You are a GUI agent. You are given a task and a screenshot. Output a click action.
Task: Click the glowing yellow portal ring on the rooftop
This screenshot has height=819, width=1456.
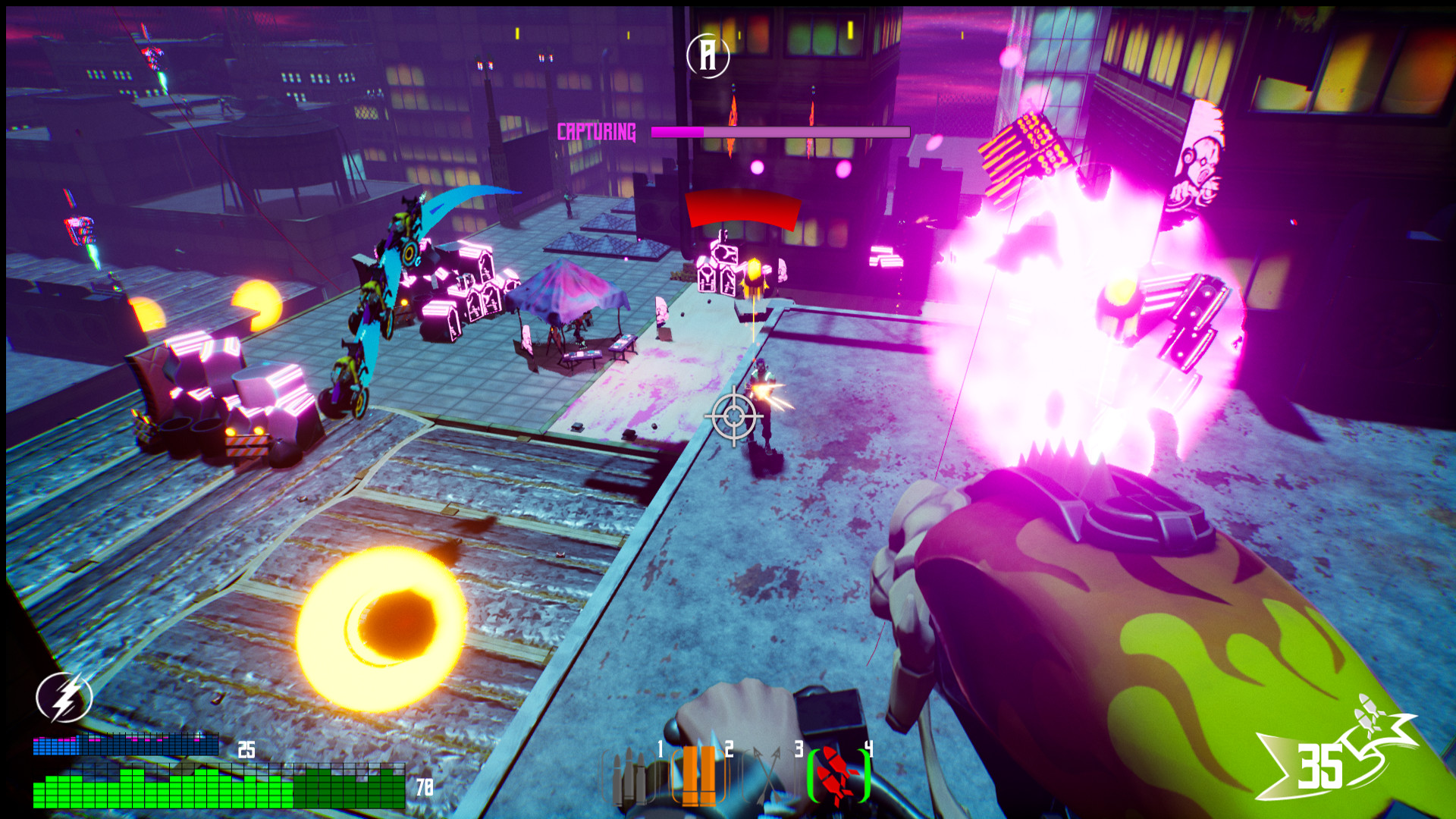[x=381, y=617]
